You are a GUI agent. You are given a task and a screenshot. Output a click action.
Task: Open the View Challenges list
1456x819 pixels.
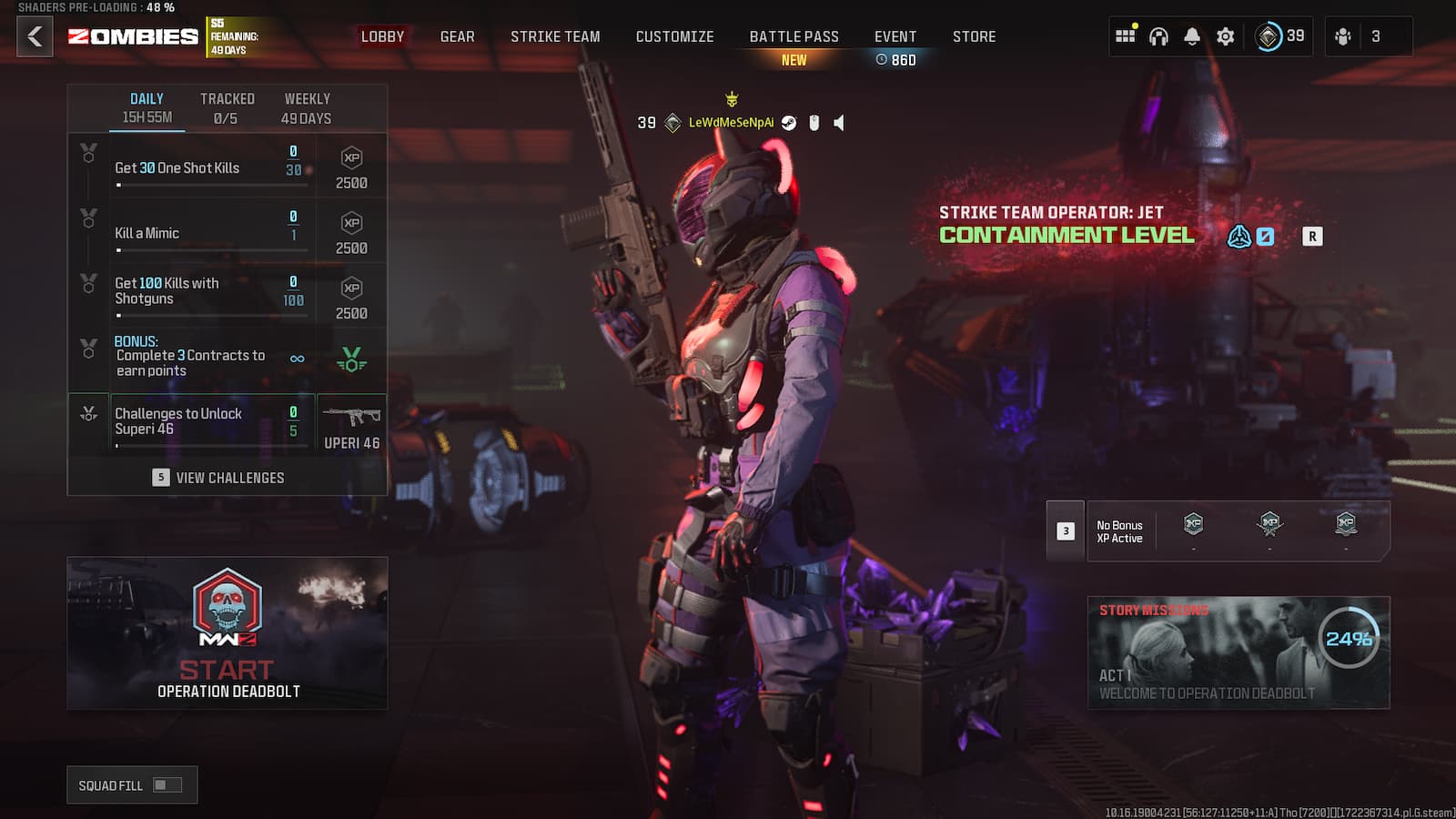230,477
